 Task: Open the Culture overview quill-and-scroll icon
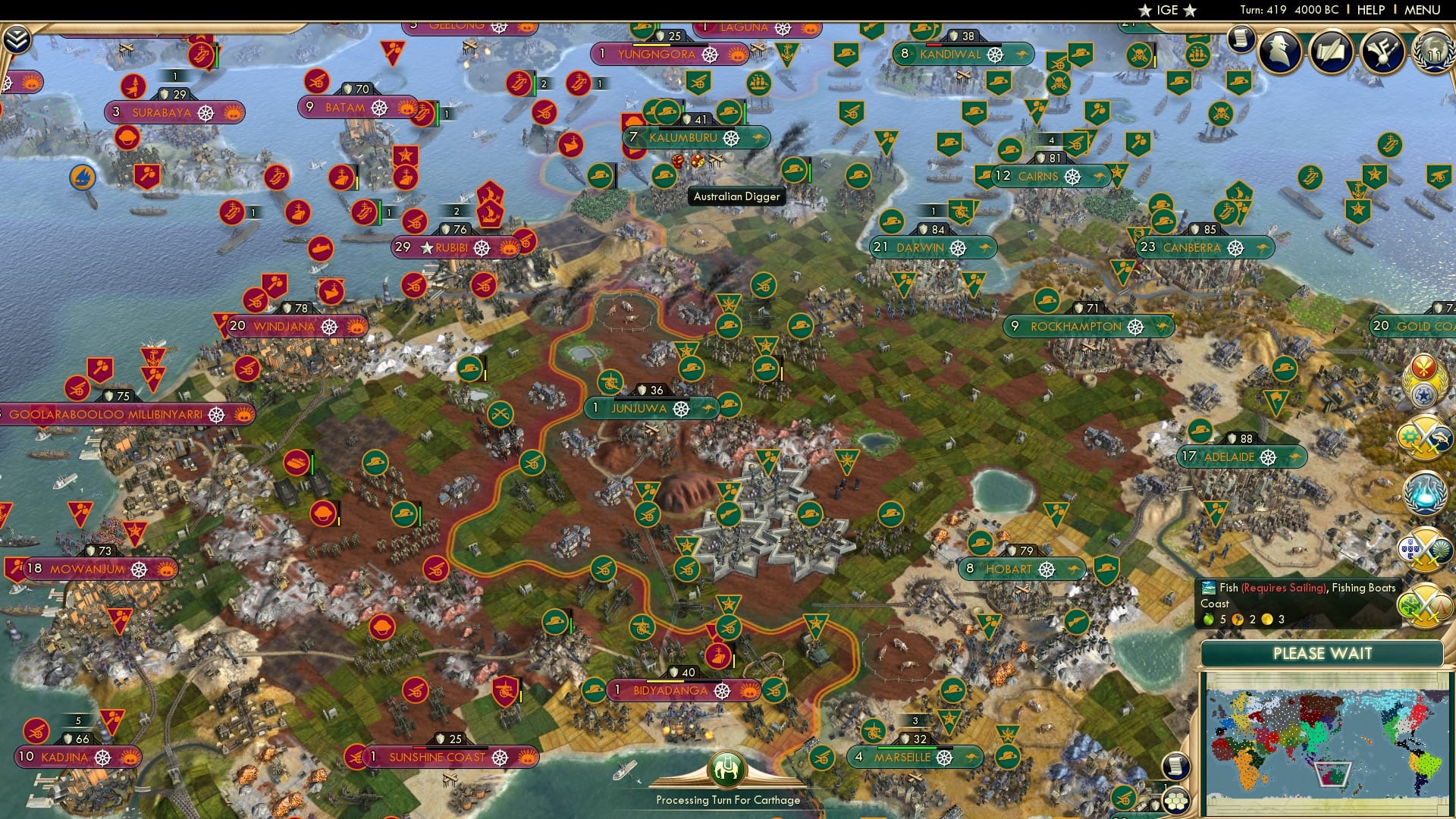[1332, 52]
